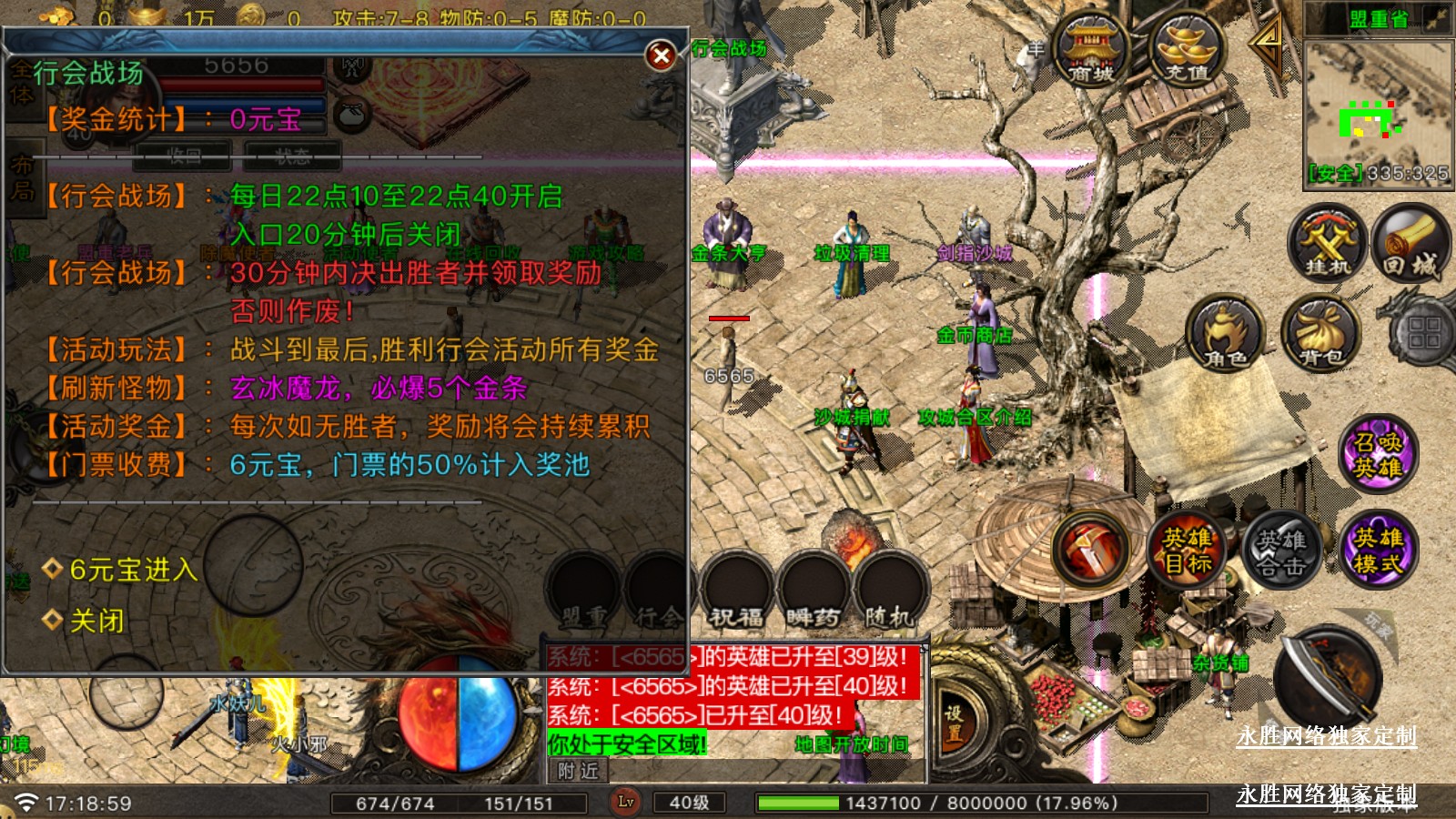Screen dimensions: 1456x819
Task: Open the 设置 settings button
Action: pos(953,724)
